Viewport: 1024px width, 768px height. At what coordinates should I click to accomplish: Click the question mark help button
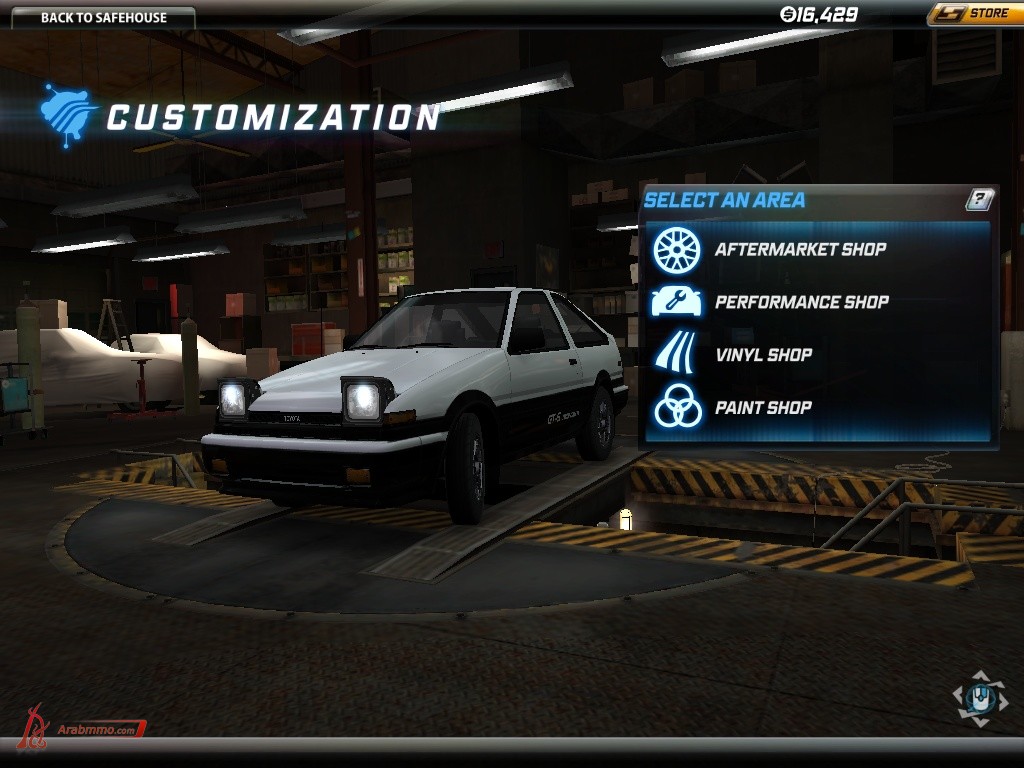pyautogui.click(x=980, y=199)
